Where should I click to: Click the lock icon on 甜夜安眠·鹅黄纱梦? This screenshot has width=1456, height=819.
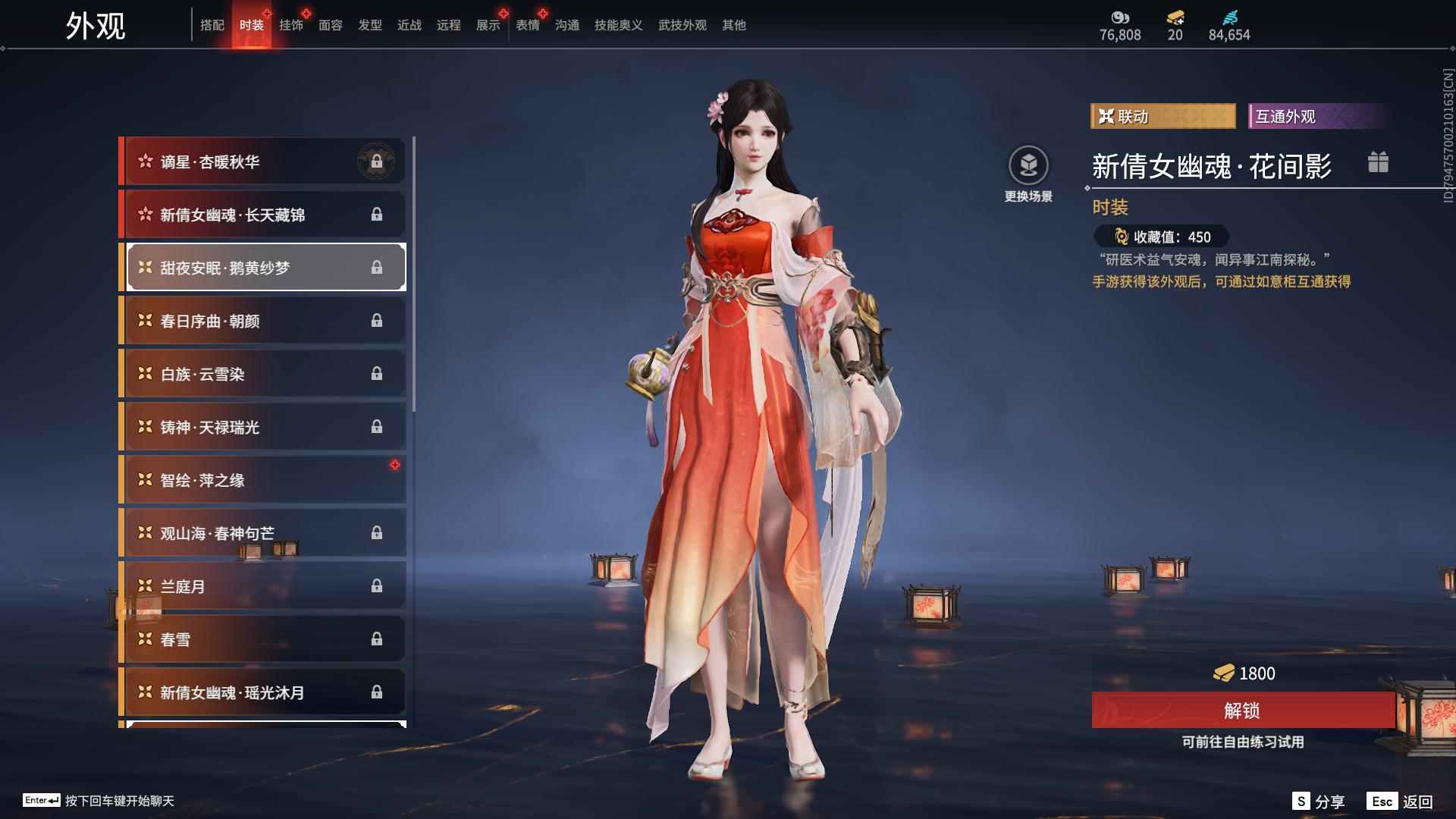point(377,267)
